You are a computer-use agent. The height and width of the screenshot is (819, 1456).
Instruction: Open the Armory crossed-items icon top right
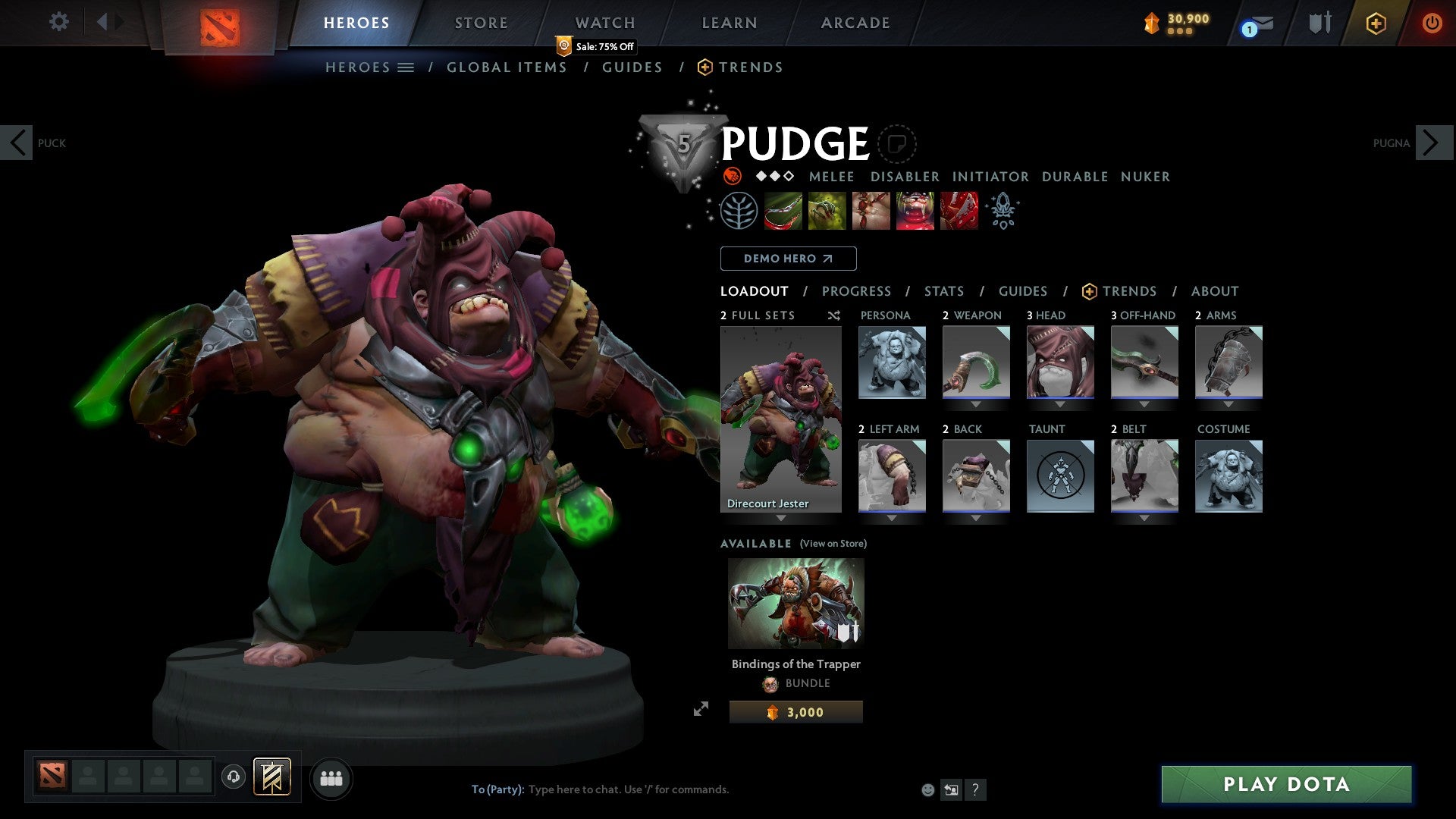pyautogui.click(x=1319, y=22)
